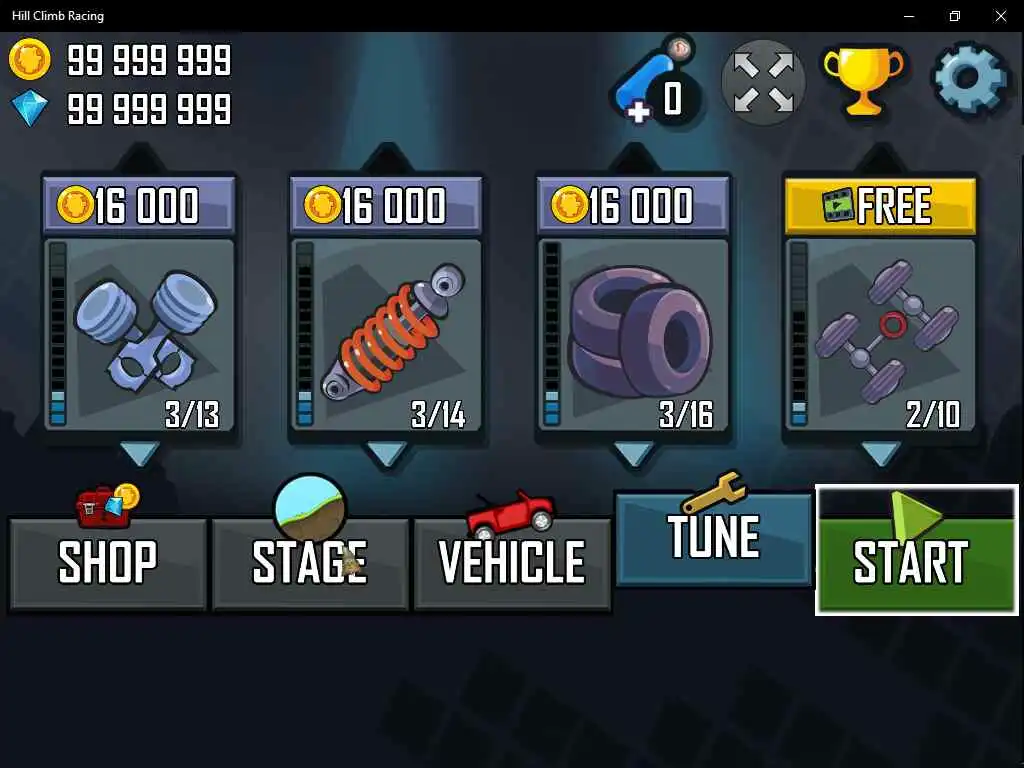1024x768 pixels.
Task: Buy the tires upgrade for 16 000
Action: [x=633, y=206]
